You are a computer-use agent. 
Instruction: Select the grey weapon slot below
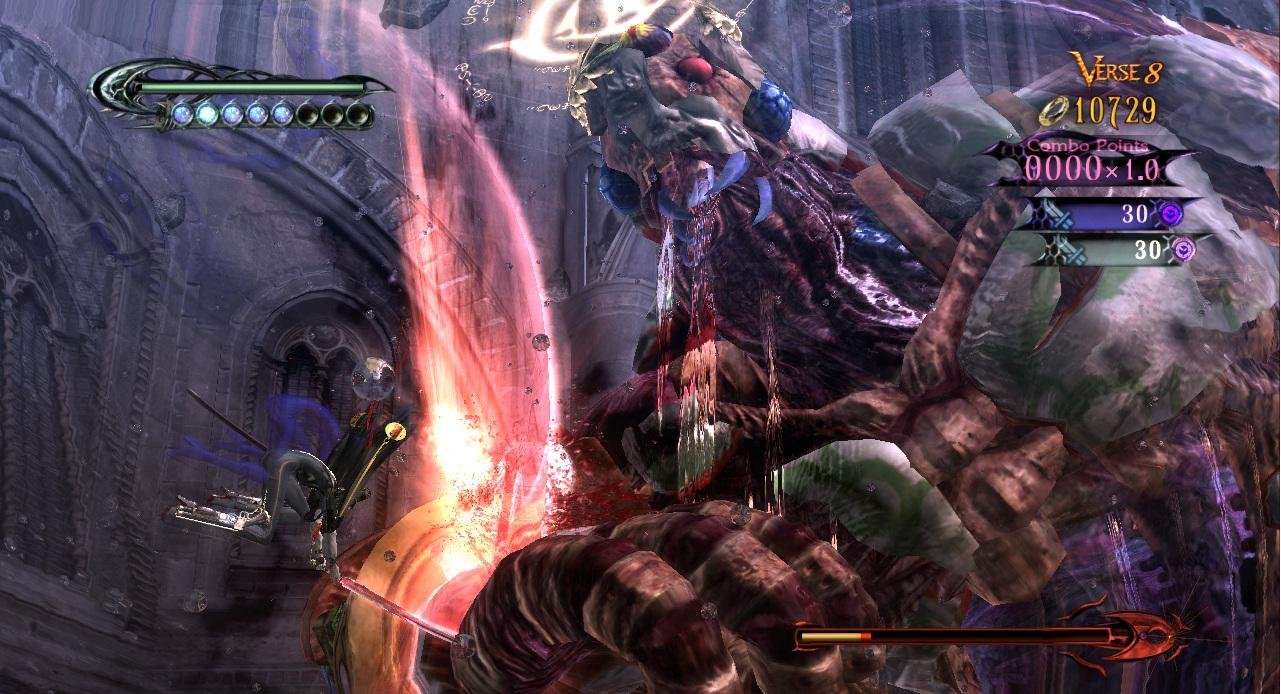pos(1110,249)
